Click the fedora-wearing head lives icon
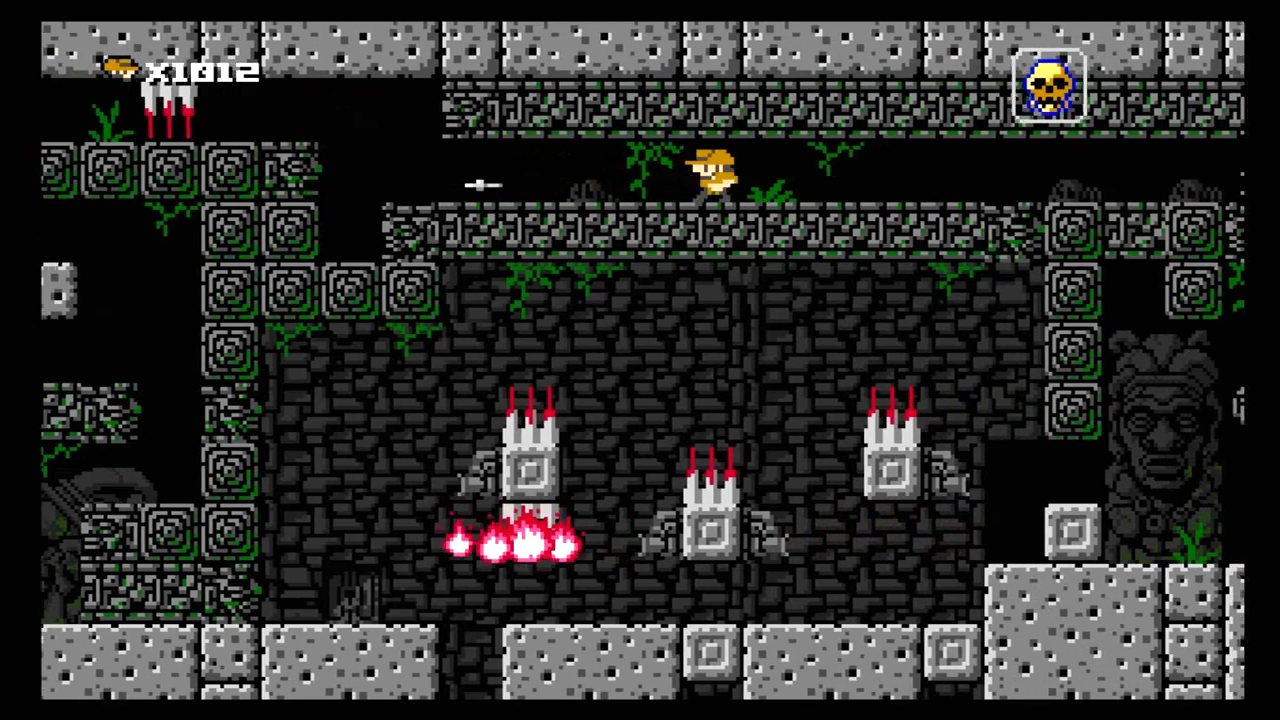 (x=120, y=70)
